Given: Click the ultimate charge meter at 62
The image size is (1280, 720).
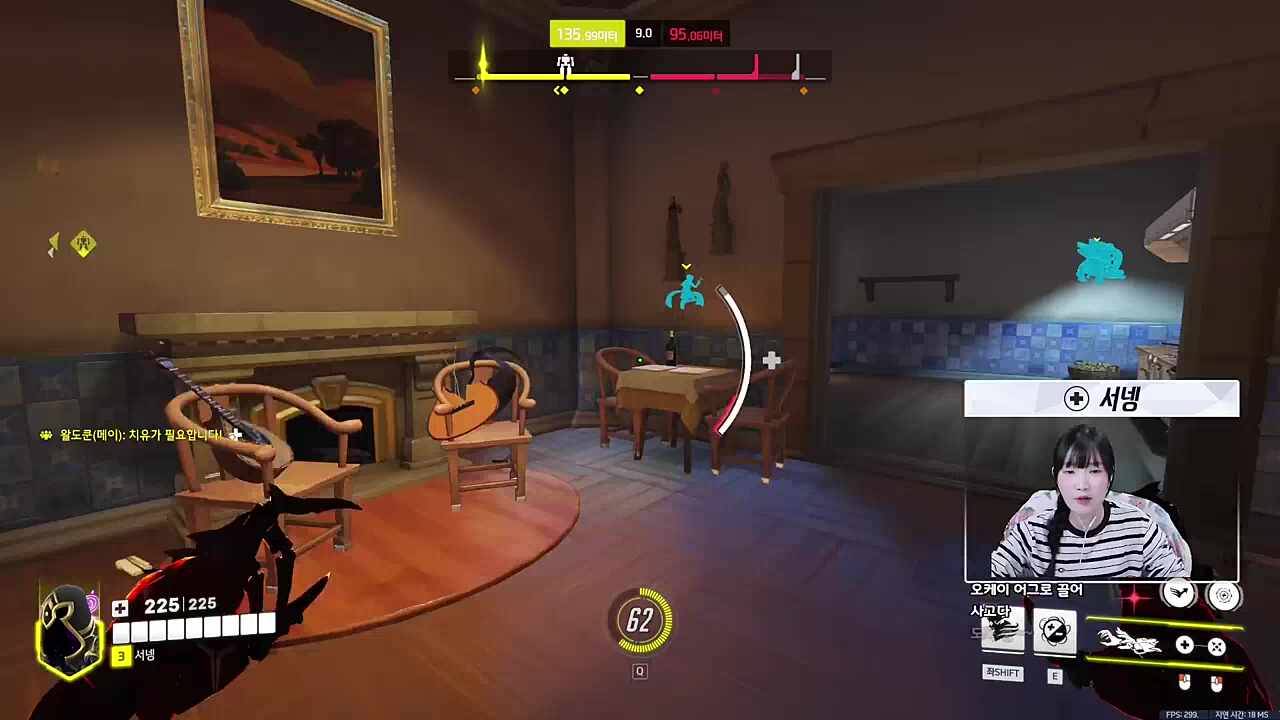Looking at the screenshot, I should (640, 620).
